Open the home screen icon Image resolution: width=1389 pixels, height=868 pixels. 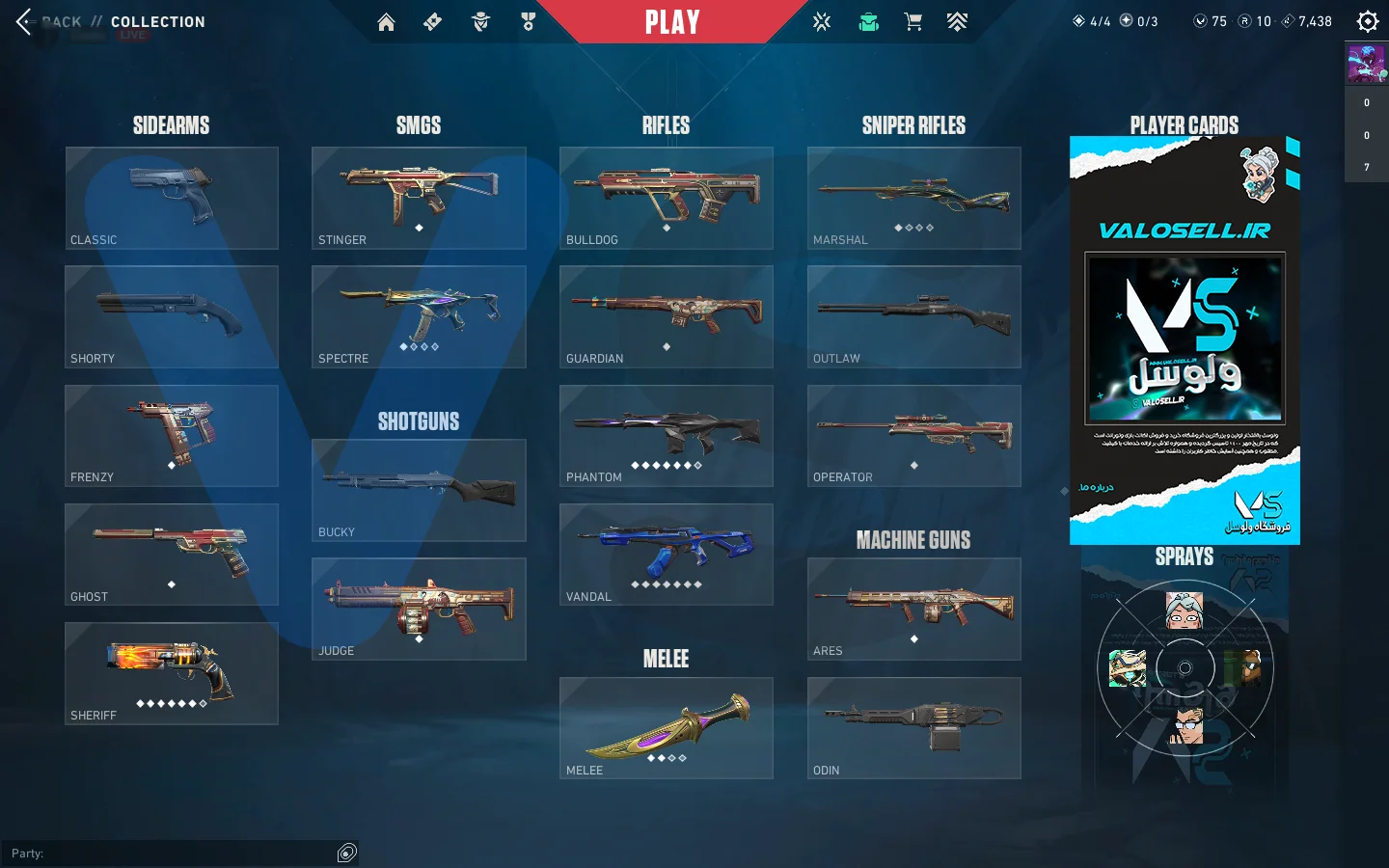point(386,22)
